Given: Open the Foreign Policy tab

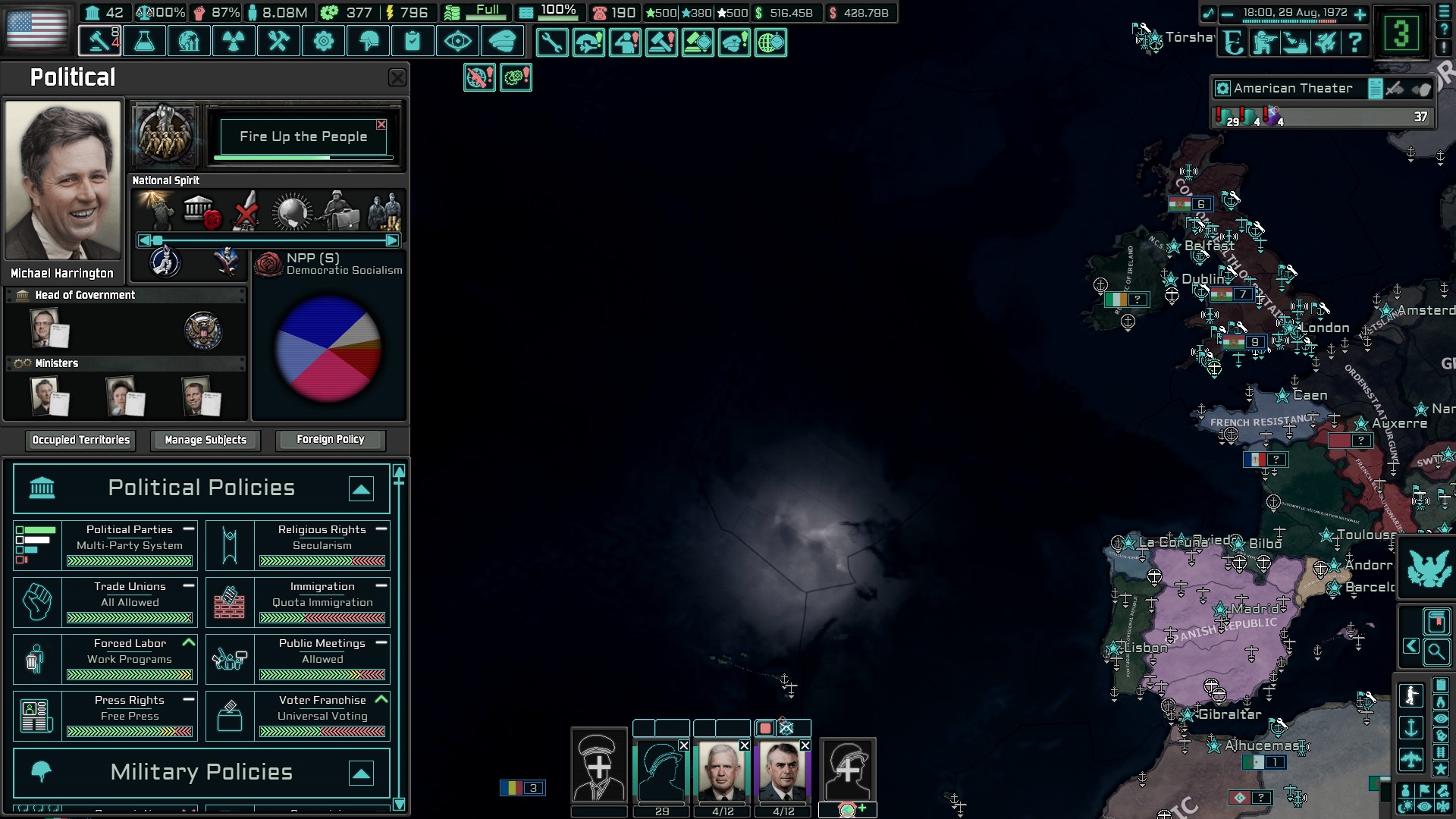Looking at the screenshot, I should (331, 439).
